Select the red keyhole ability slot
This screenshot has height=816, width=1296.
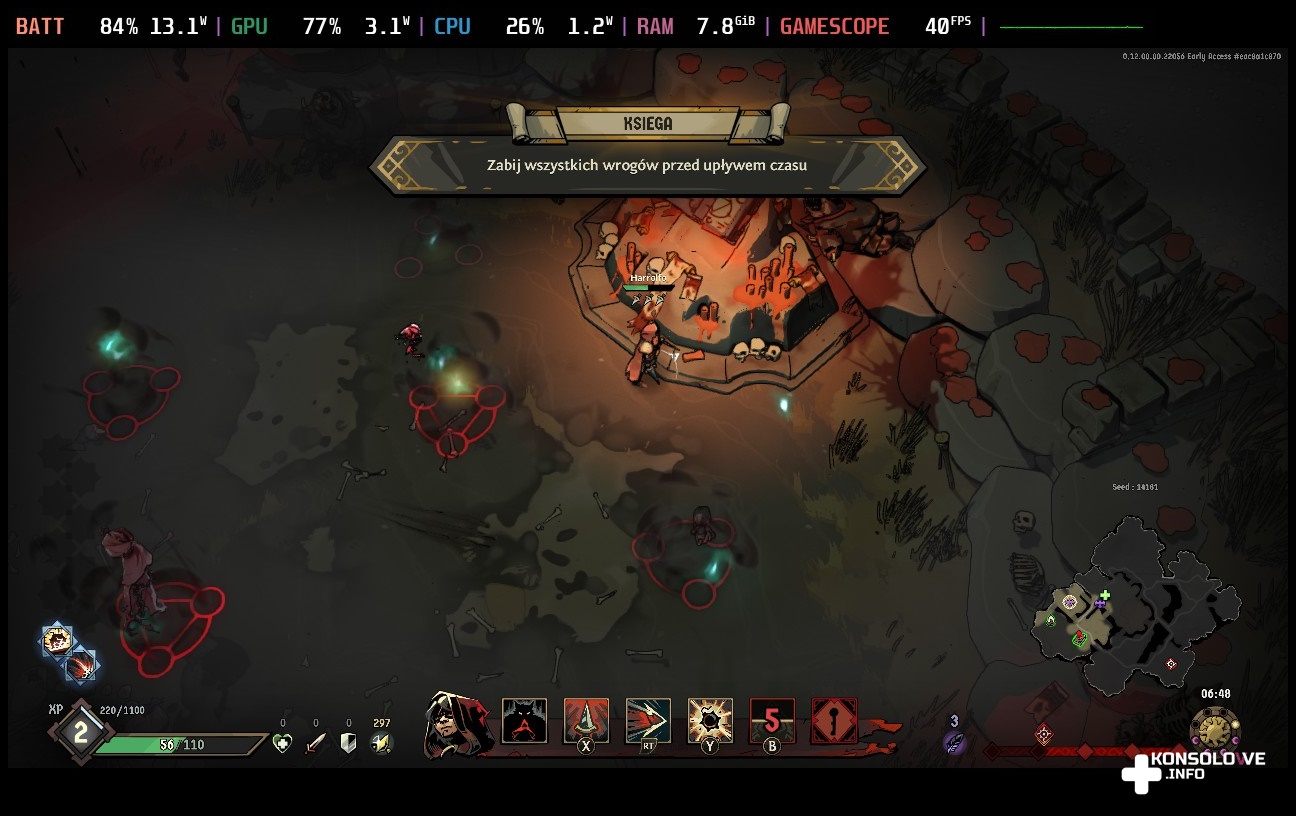tap(834, 720)
